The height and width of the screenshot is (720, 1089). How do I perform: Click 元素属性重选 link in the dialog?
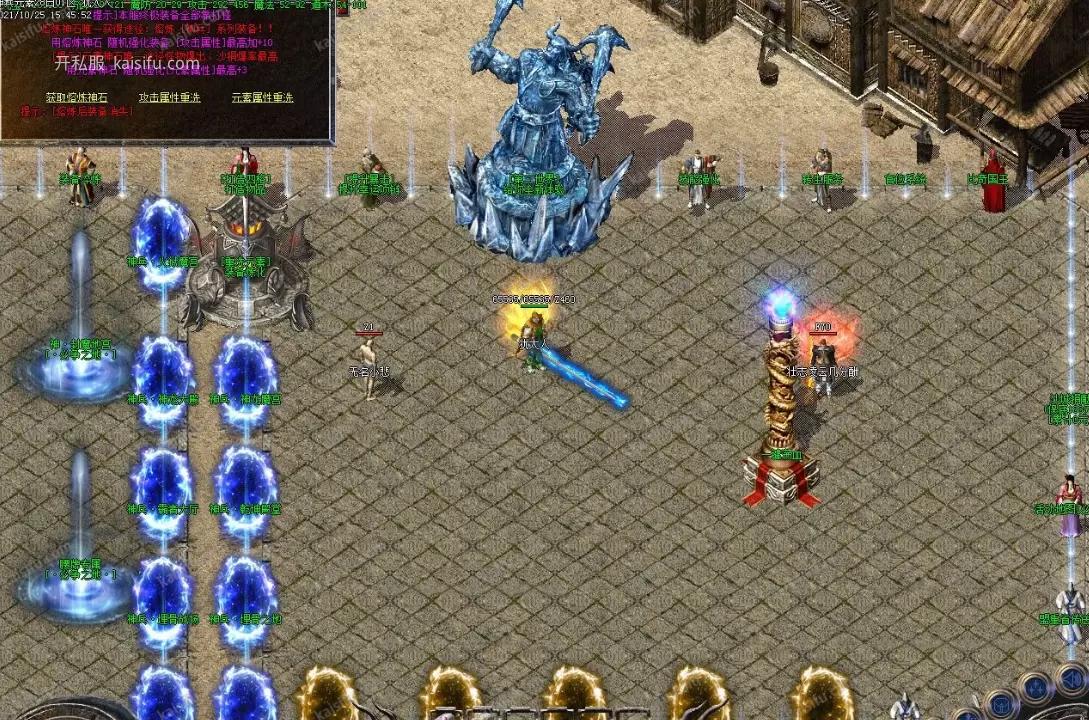(262, 97)
